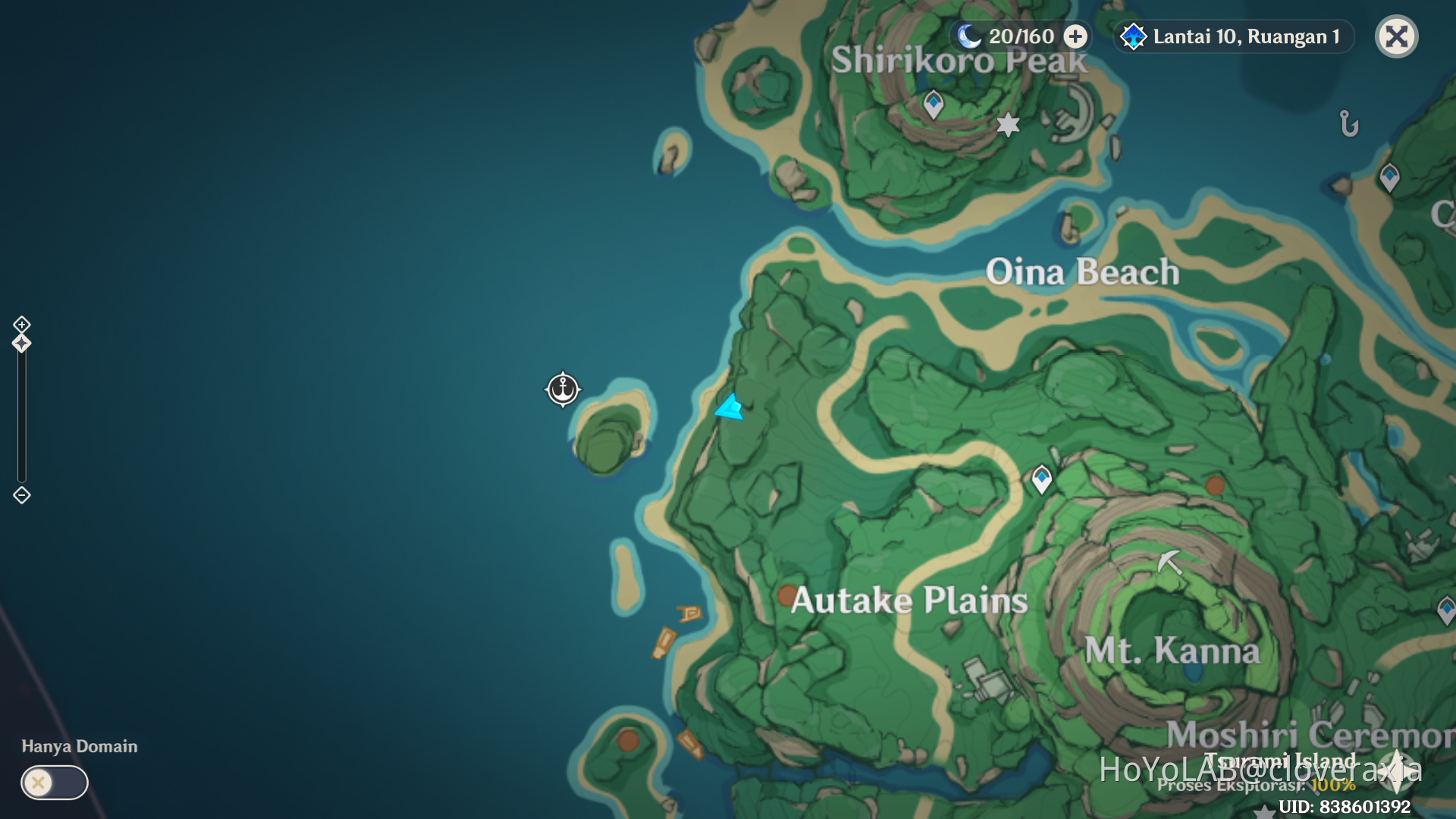The image size is (1456, 819).
Task: Click the blue tree domain icon beside Lantai 10
Action: [x=1132, y=36]
